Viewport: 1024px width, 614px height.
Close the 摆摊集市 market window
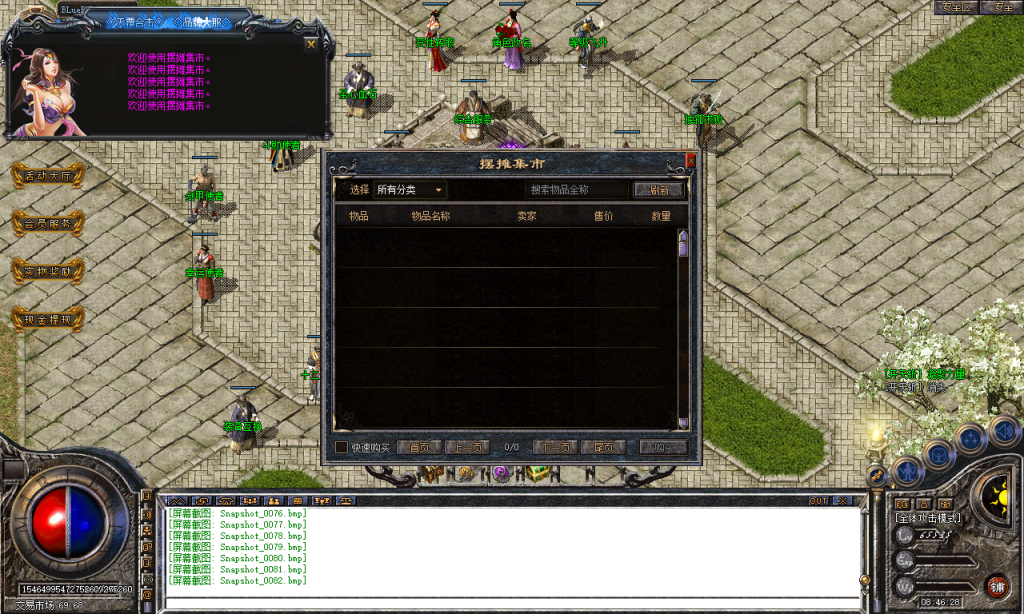[690, 158]
